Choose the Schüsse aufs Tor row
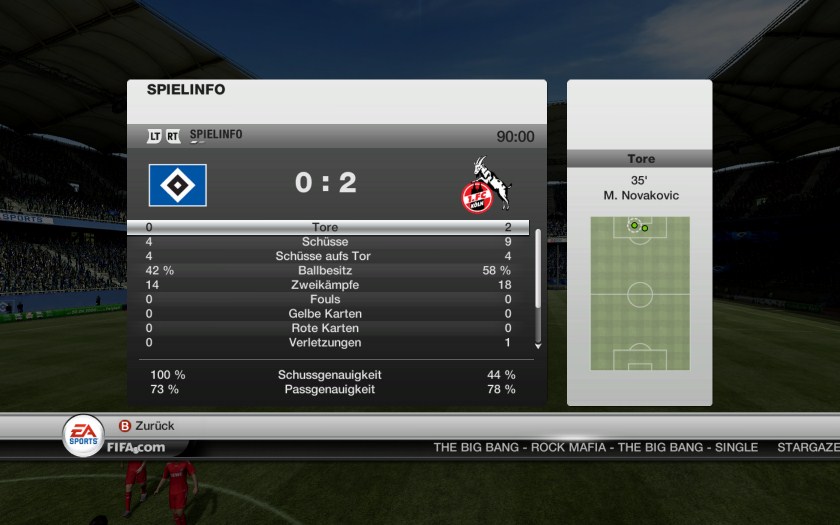Screen dimensions: 840x525 326,256
